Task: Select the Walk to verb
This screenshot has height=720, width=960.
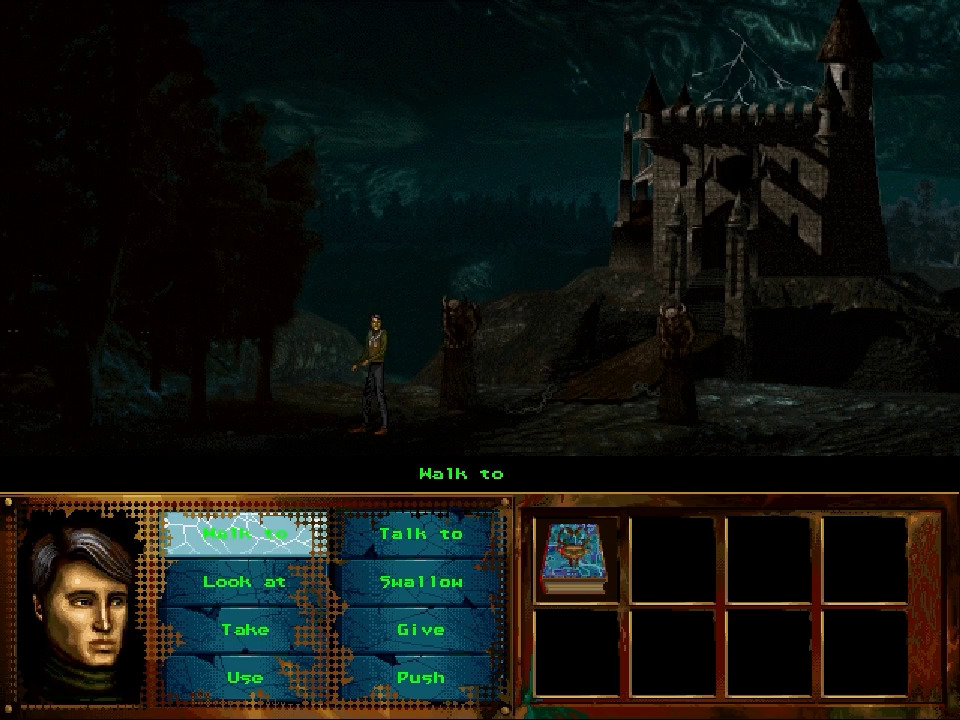Action: [x=245, y=534]
